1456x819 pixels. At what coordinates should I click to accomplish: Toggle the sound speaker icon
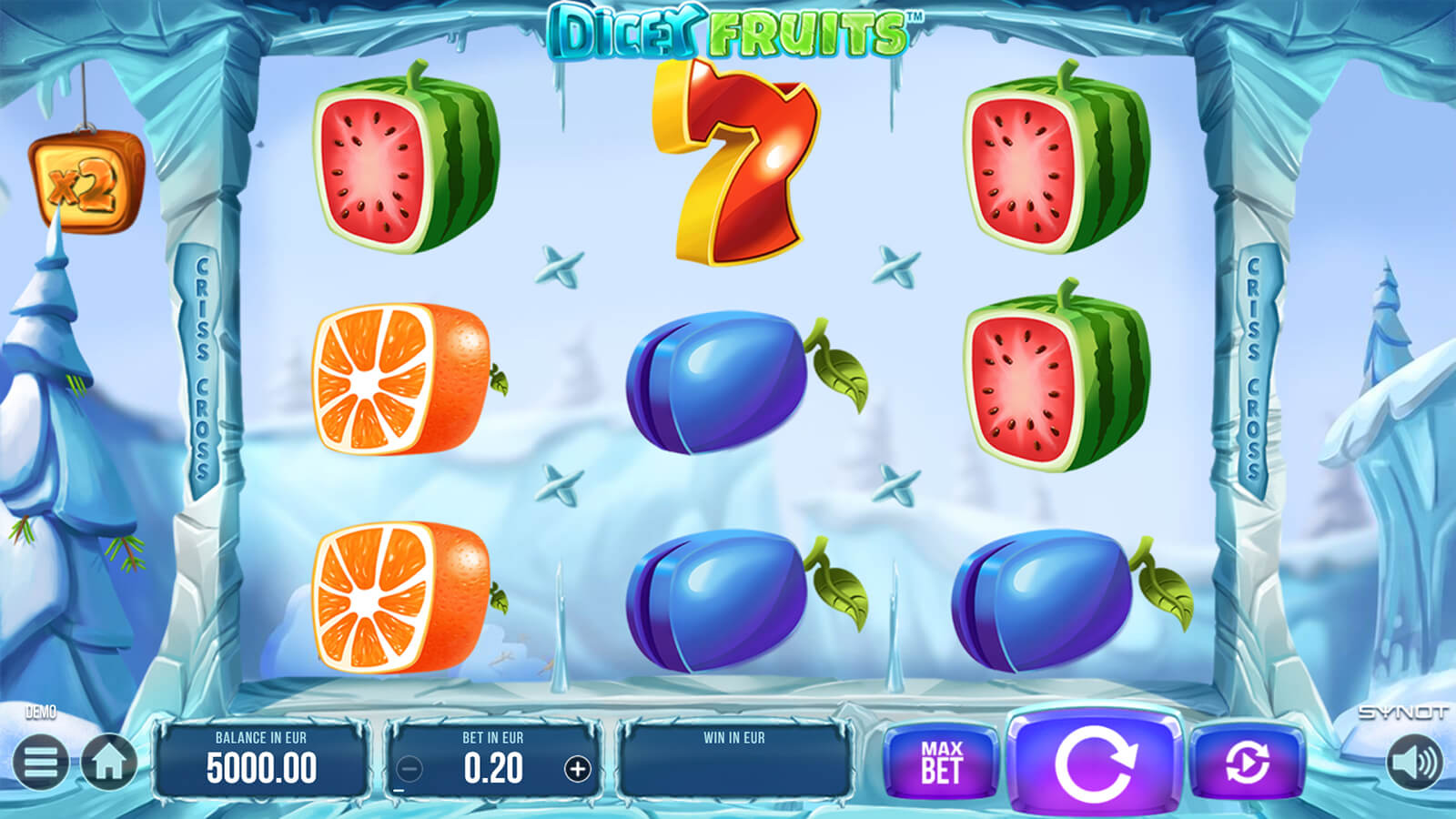[x=1415, y=763]
